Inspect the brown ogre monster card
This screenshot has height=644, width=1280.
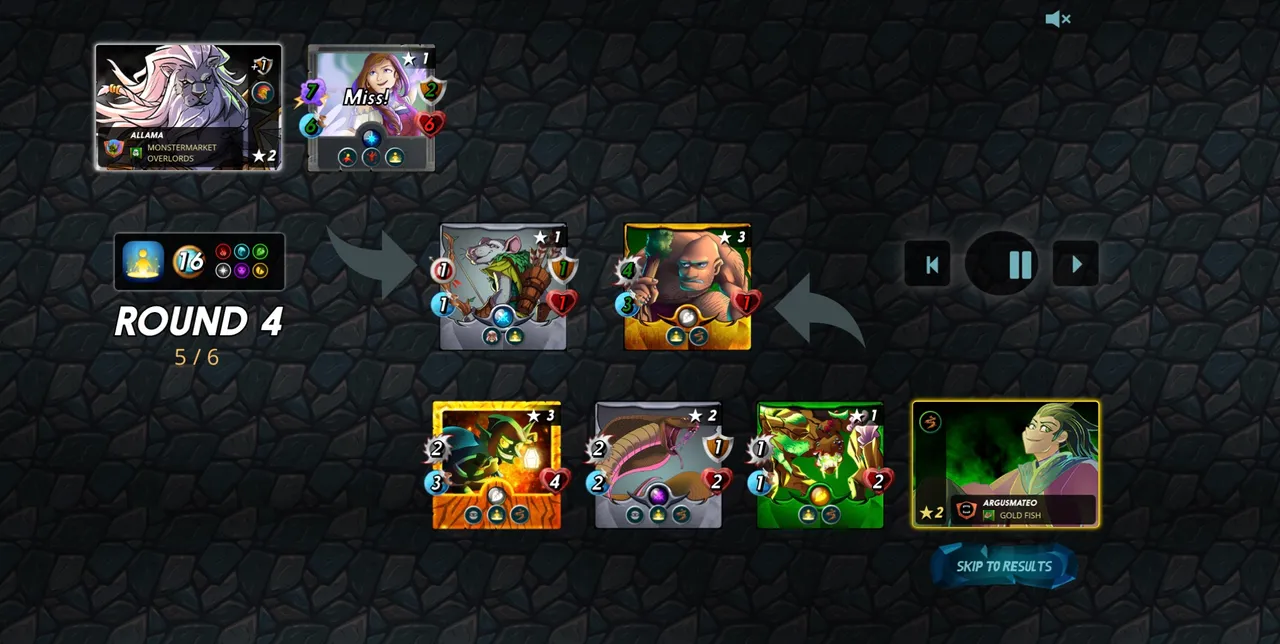tap(687, 286)
